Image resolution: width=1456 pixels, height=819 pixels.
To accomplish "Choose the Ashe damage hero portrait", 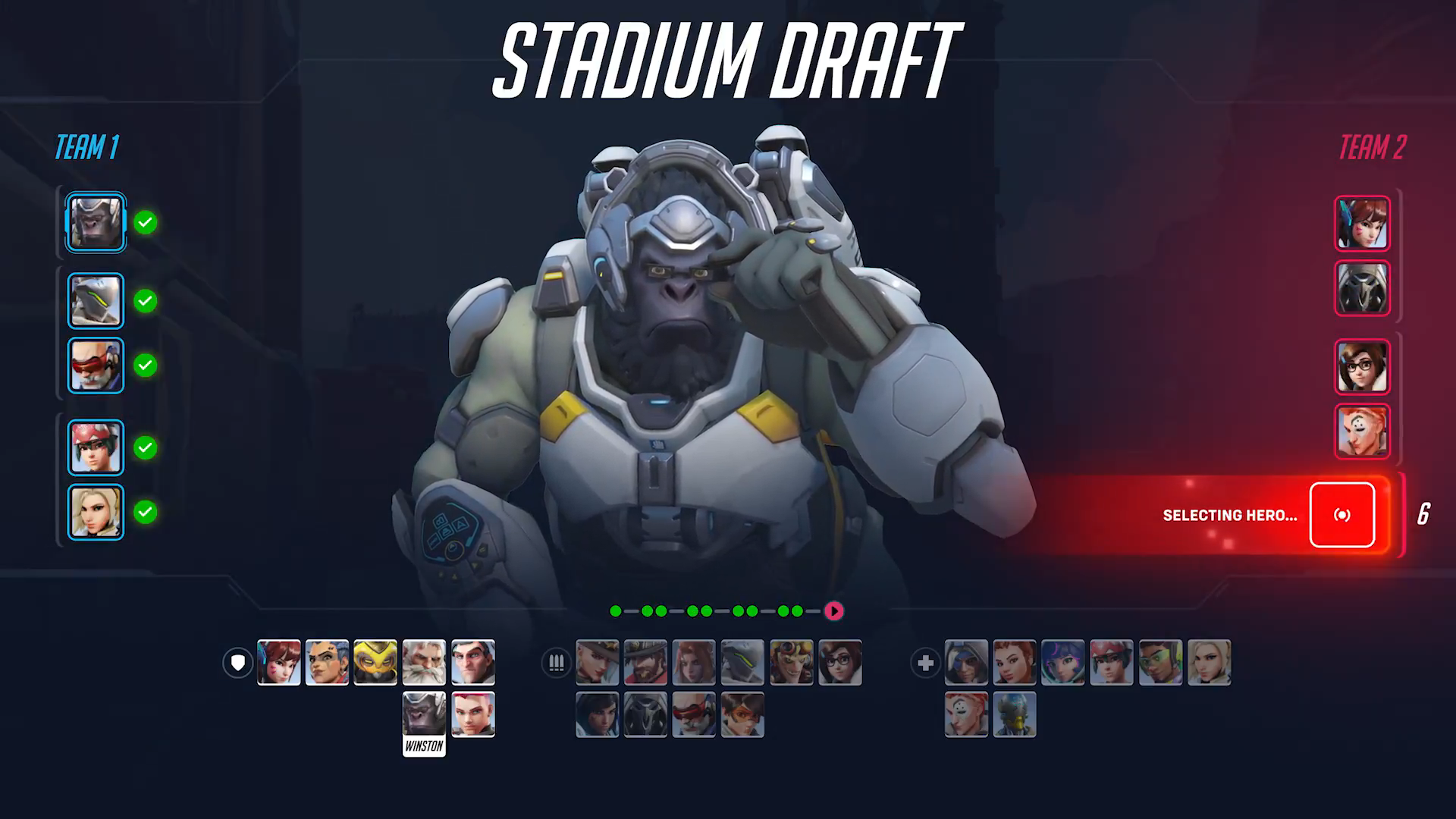I will pyautogui.click(x=597, y=663).
